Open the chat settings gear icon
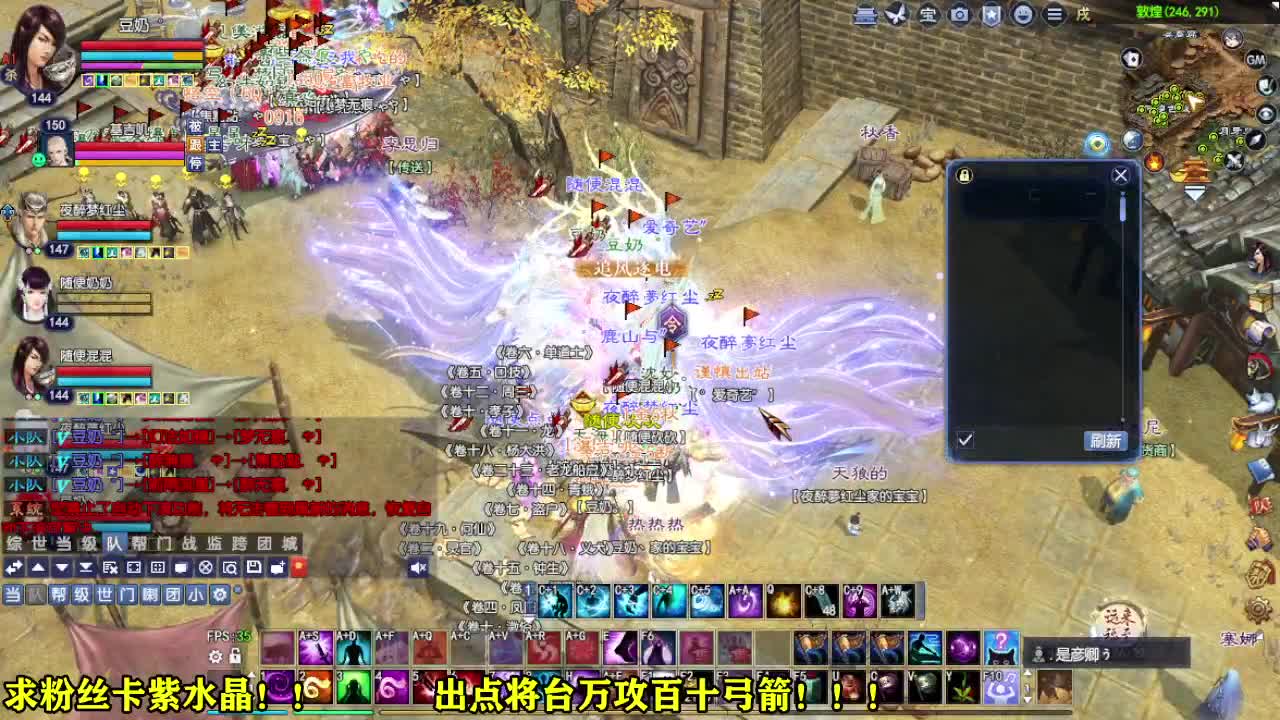The image size is (1280, 720). pos(219,594)
